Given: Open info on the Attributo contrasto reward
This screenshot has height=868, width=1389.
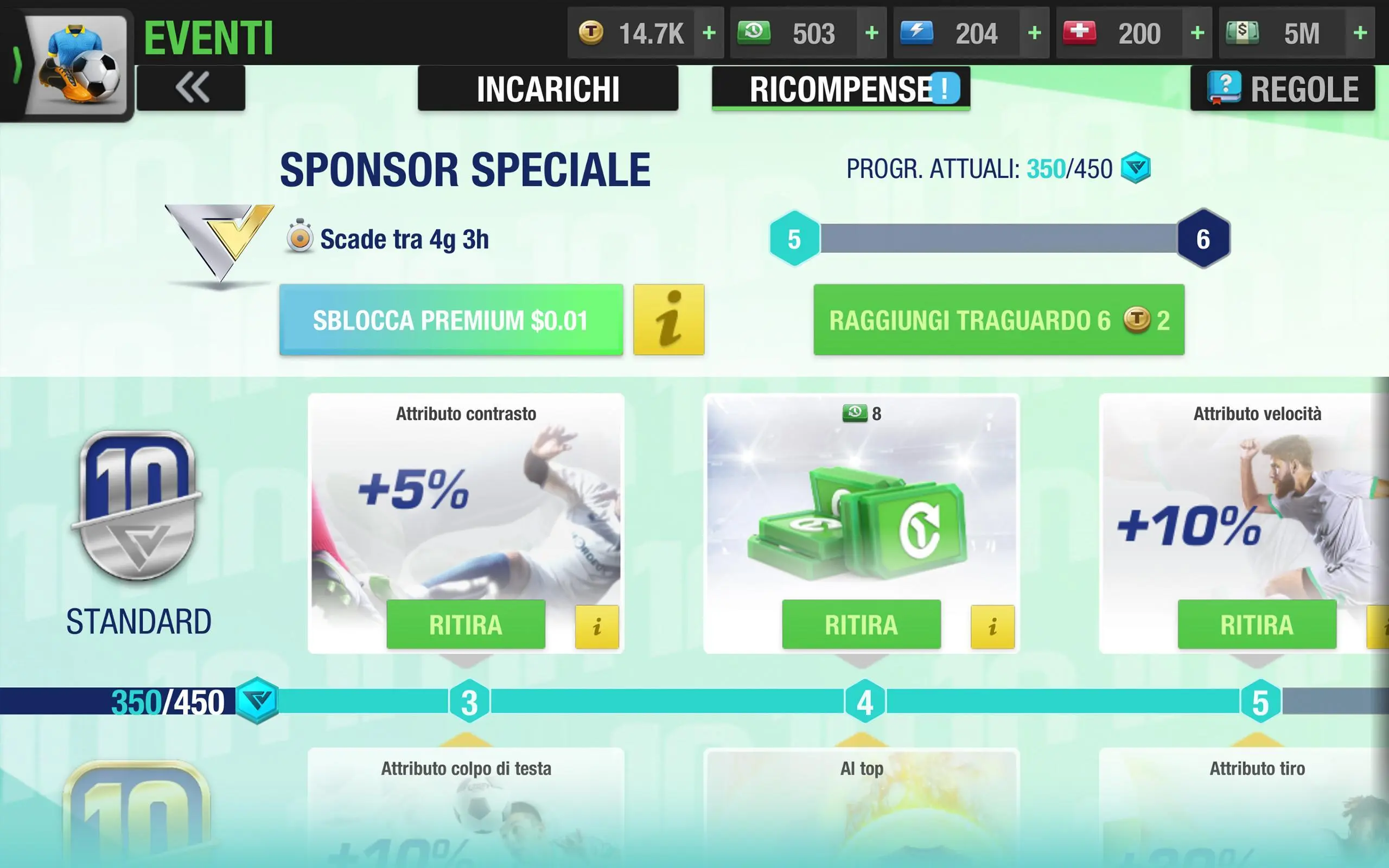Looking at the screenshot, I should pyautogui.click(x=597, y=627).
